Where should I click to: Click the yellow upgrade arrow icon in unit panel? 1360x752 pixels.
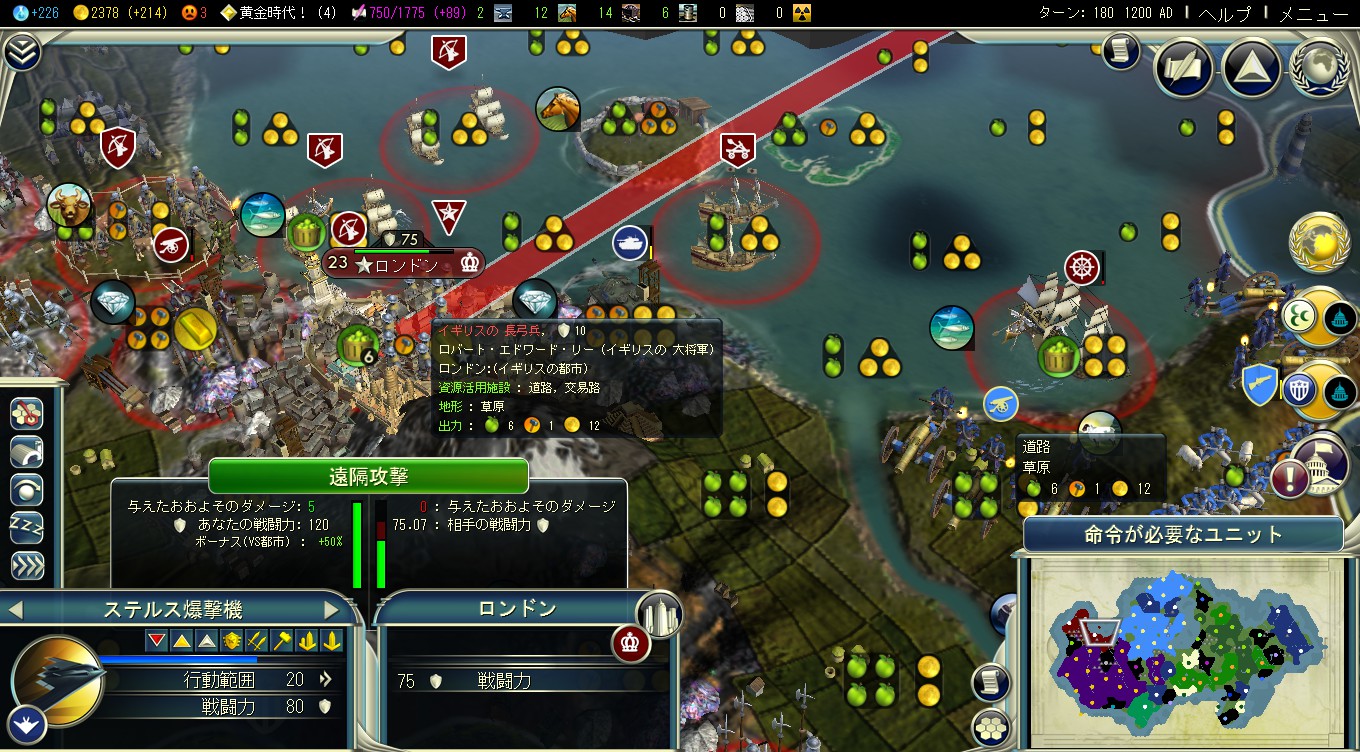click(307, 640)
